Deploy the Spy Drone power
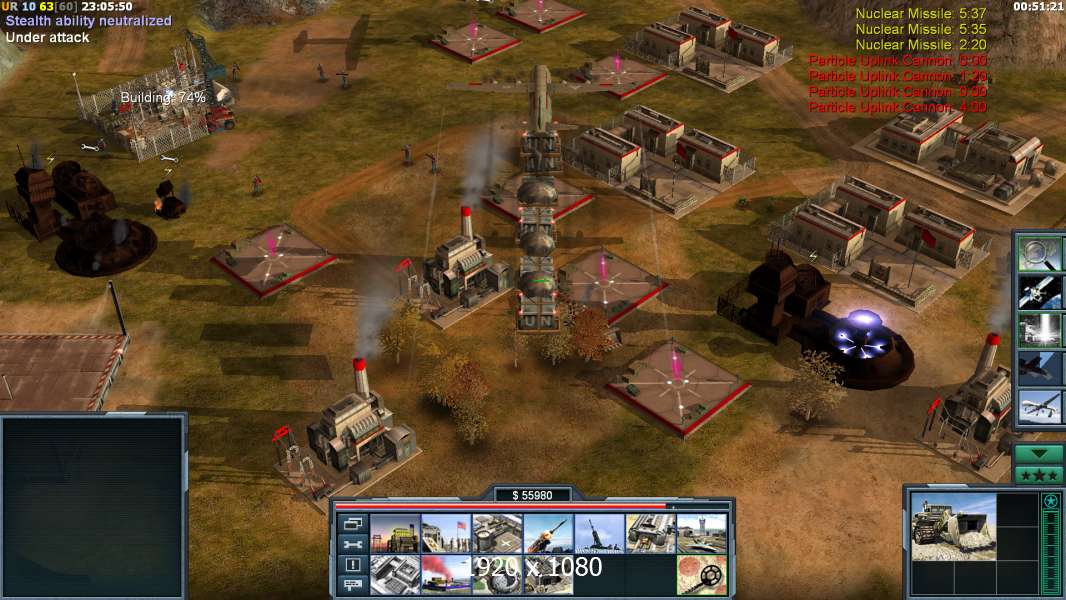This screenshot has height=600, width=1066. 1040,406
